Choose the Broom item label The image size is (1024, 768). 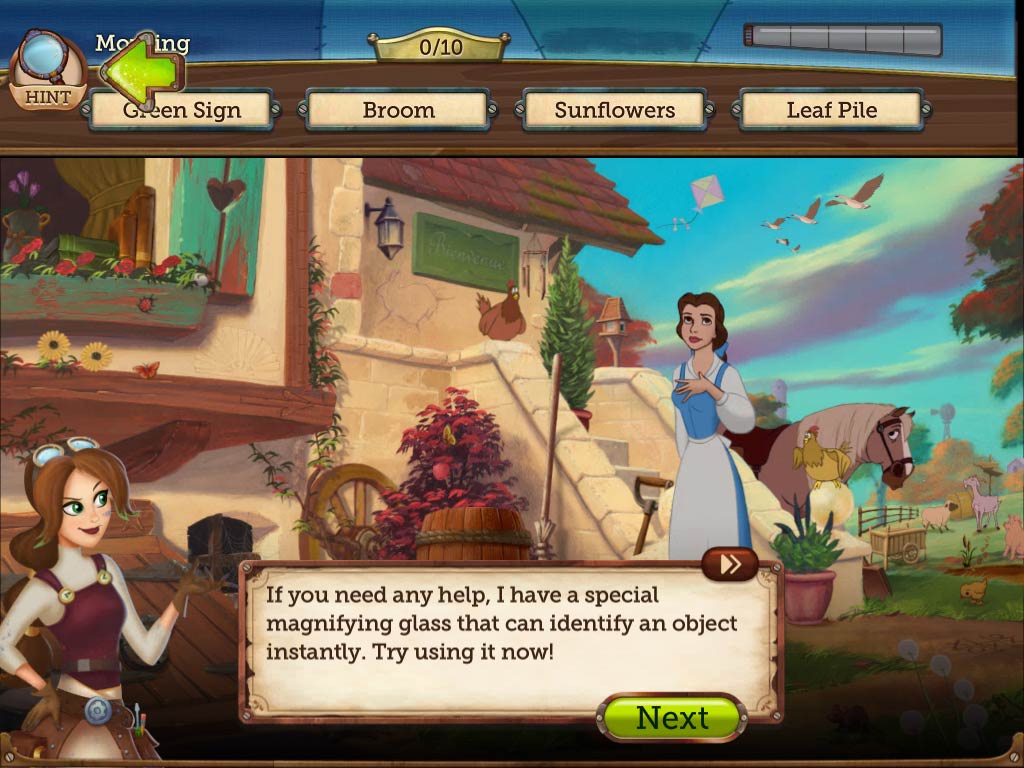click(398, 111)
